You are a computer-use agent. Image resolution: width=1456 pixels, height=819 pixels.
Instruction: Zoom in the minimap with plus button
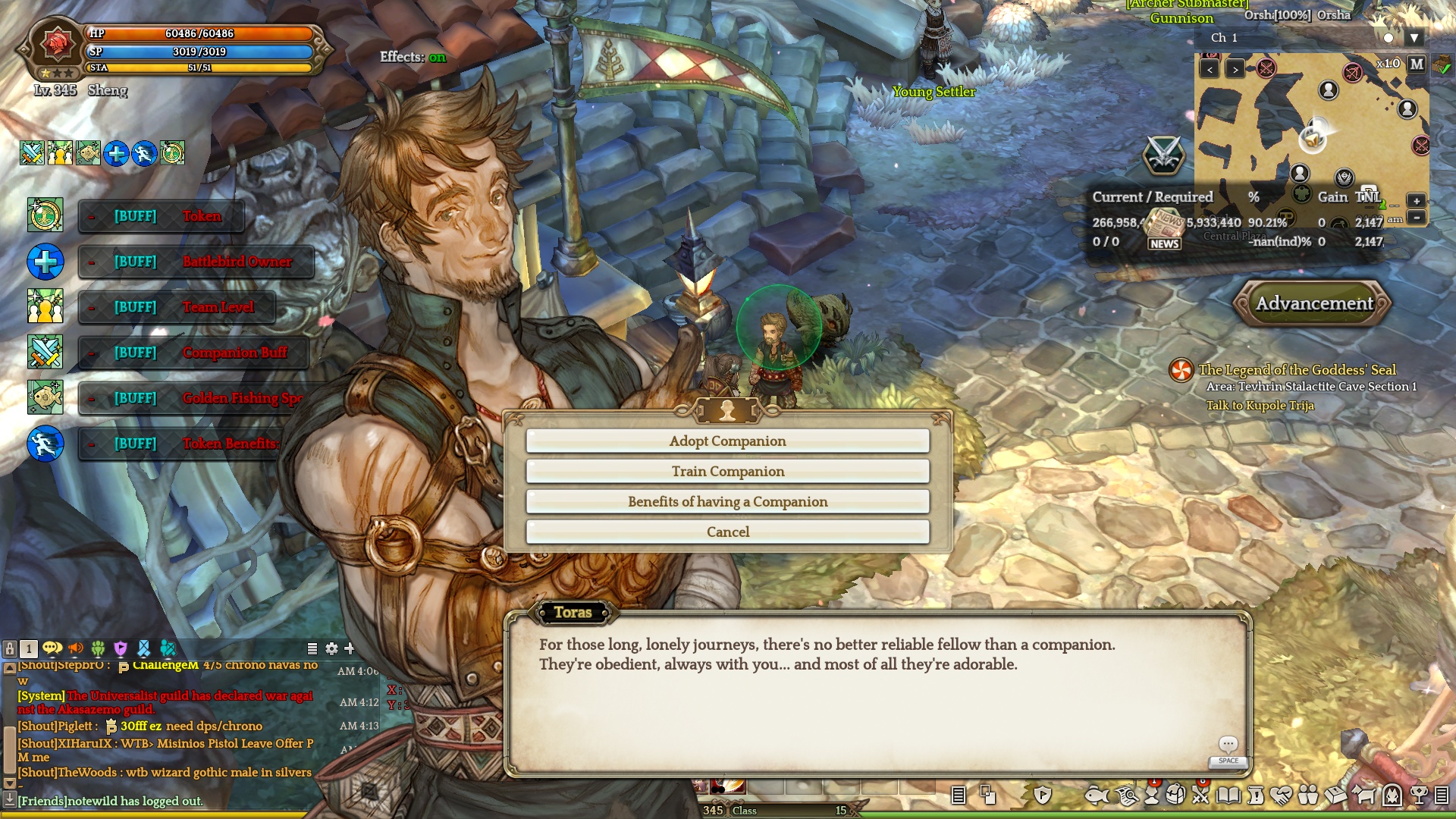(1416, 201)
